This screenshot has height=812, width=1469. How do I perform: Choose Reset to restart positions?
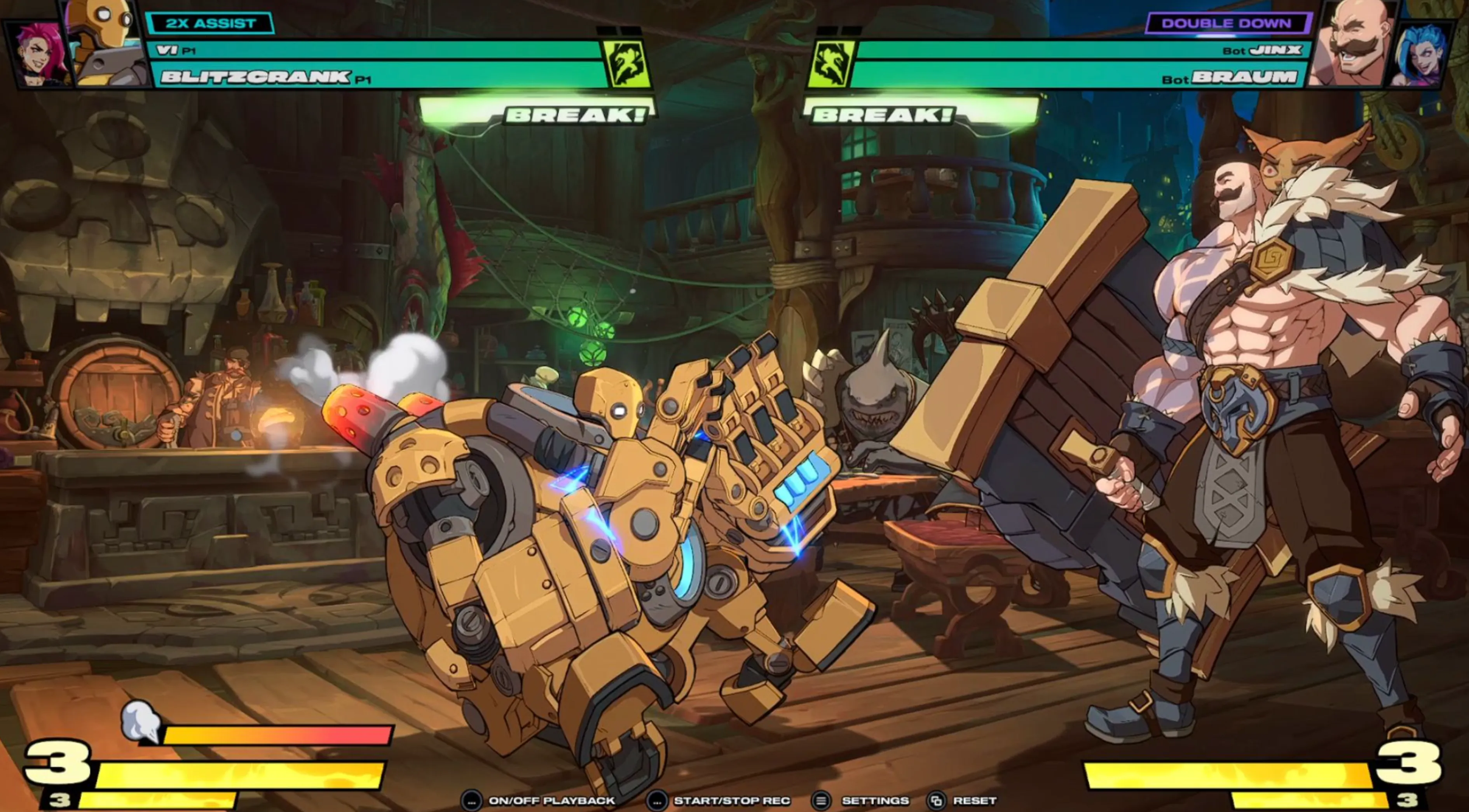(x=963, y=801)
